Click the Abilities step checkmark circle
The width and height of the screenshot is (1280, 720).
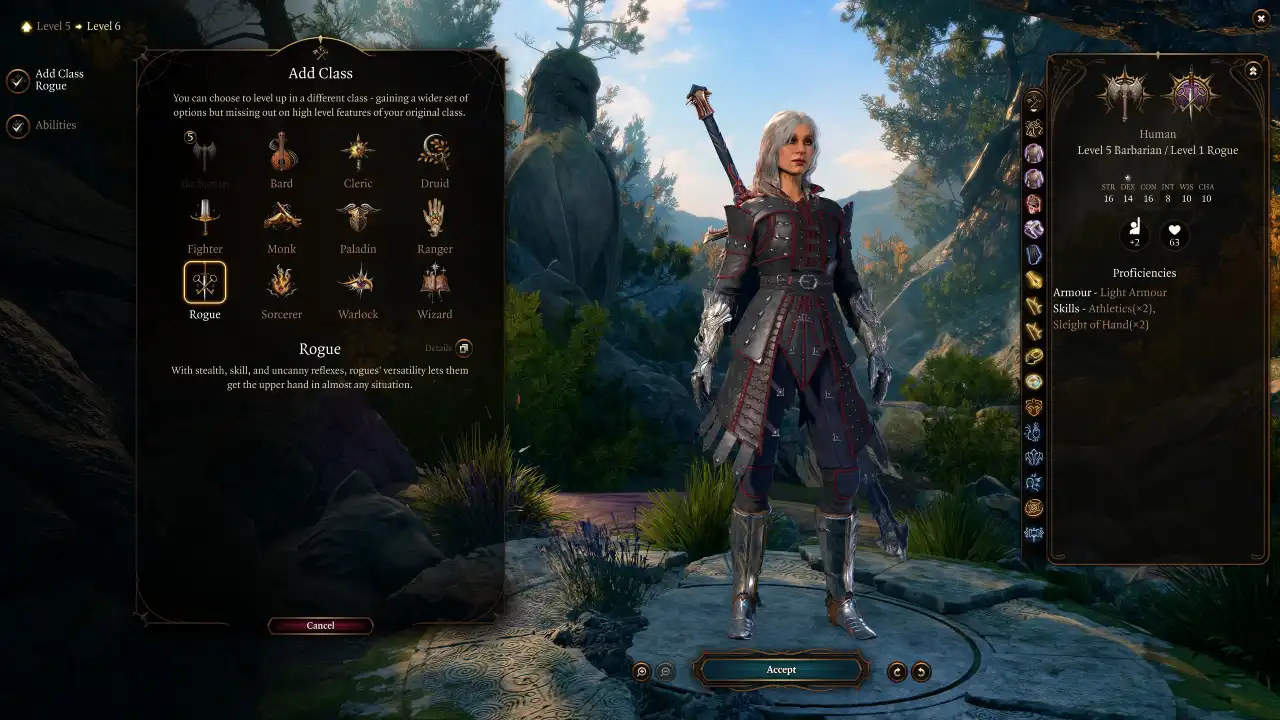(x=17, y=125)
